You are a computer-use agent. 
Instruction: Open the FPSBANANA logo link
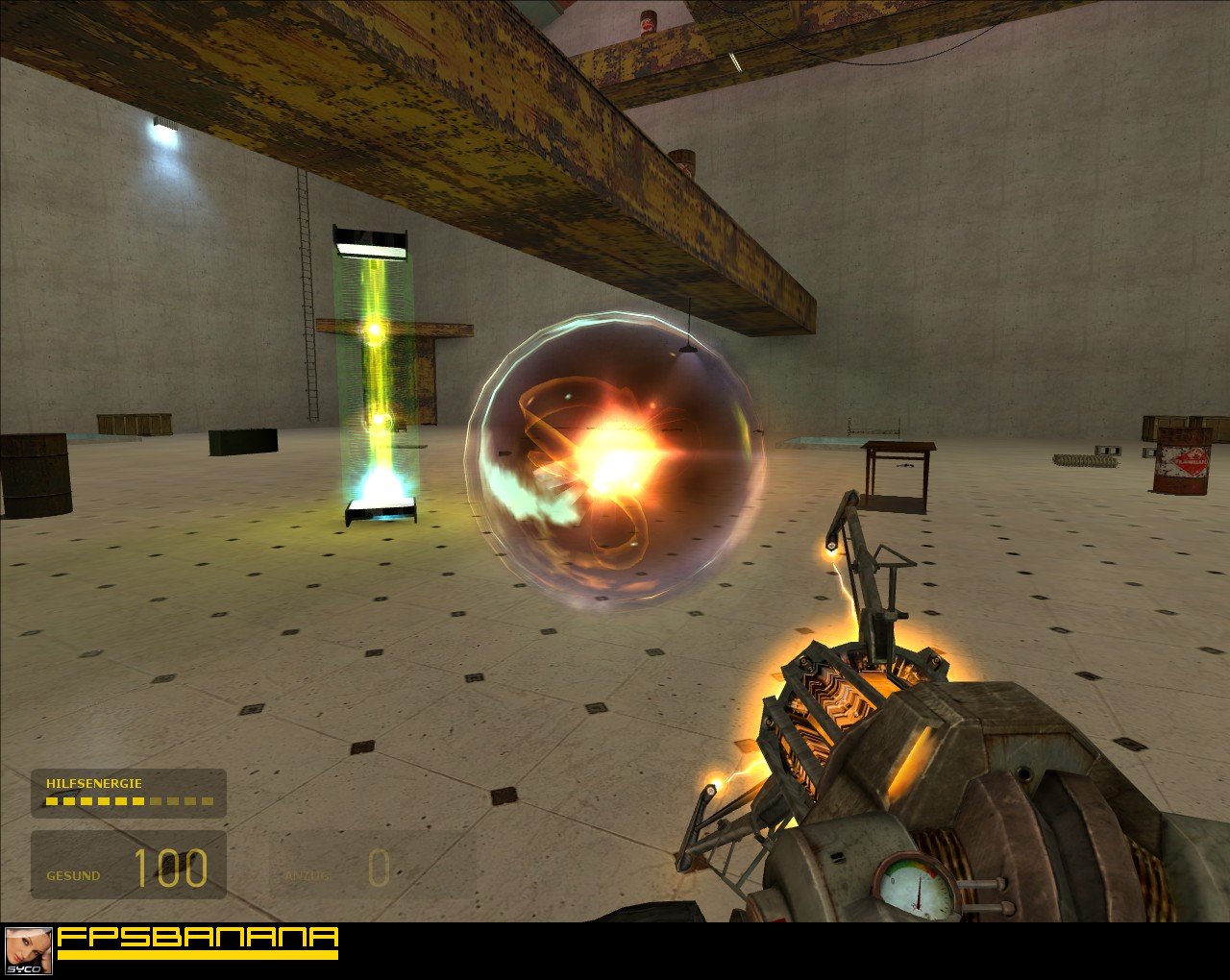(198, 941)
